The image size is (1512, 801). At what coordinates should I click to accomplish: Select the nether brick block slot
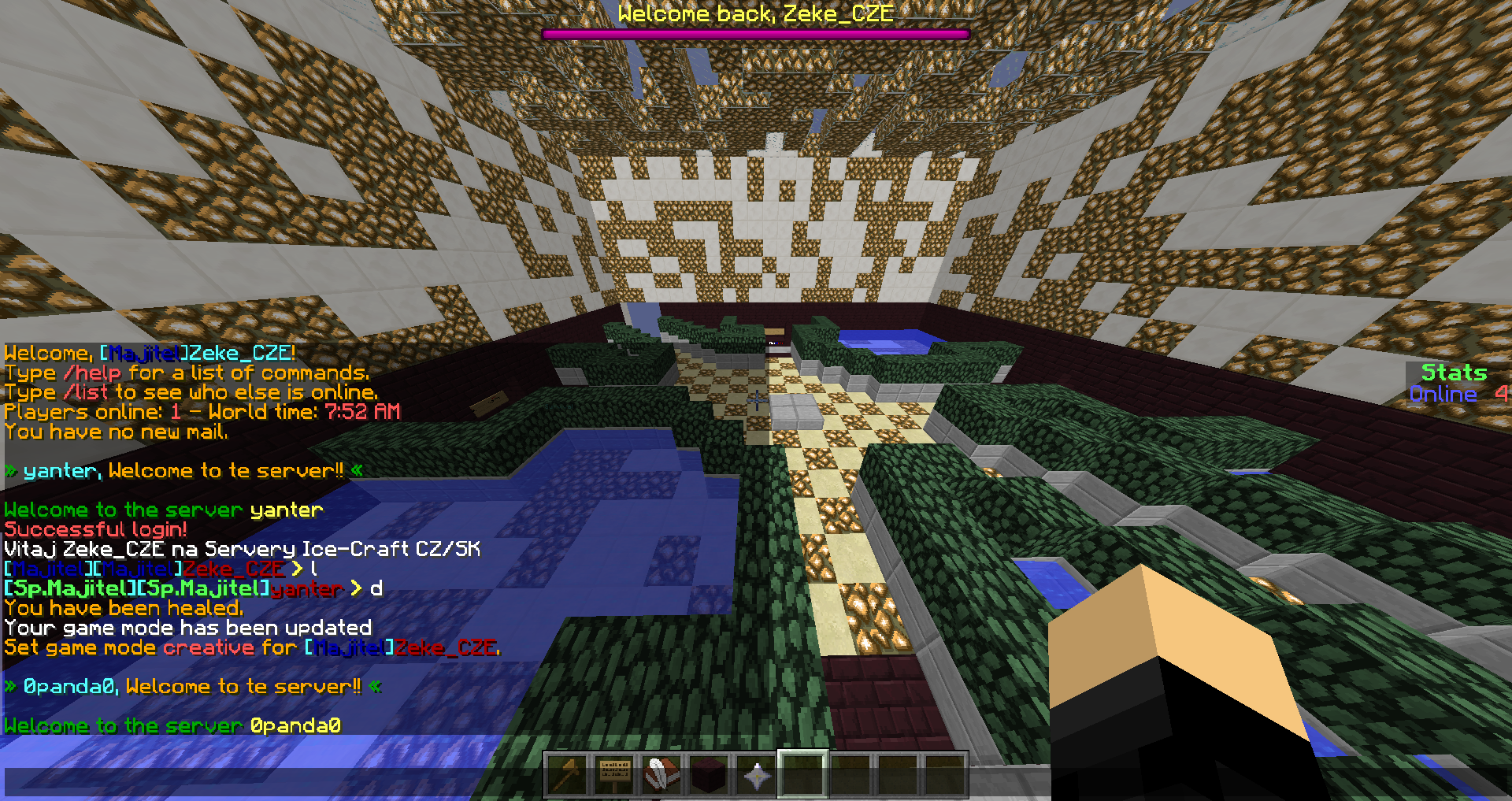coord(709,775)
